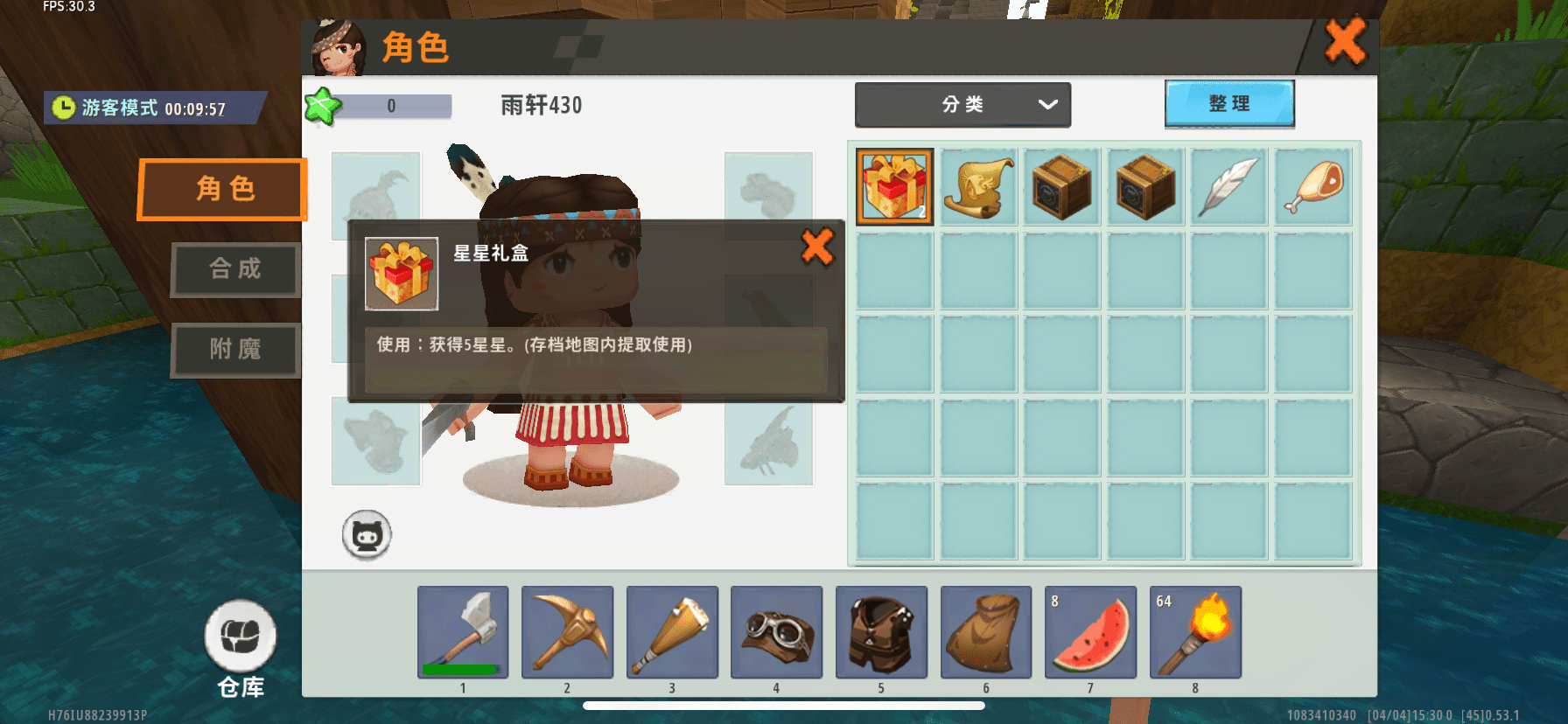The width and height of the screenshot is (1568, 724).
Task: Switch to the 附魔 enchanting tab
Action: [234, 350]
